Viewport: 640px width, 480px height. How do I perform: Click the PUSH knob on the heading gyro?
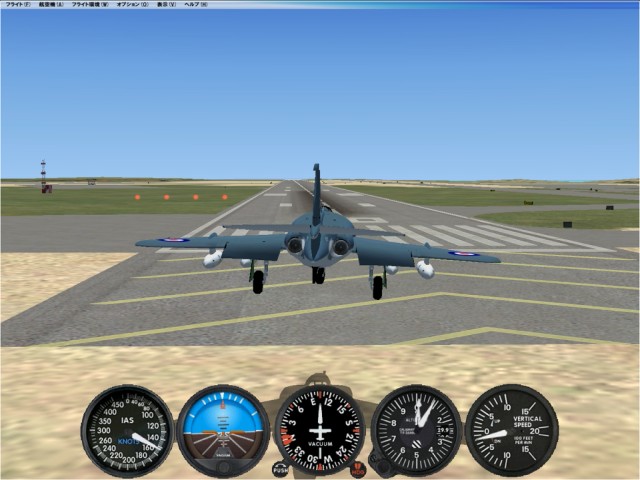coord(281,468)
